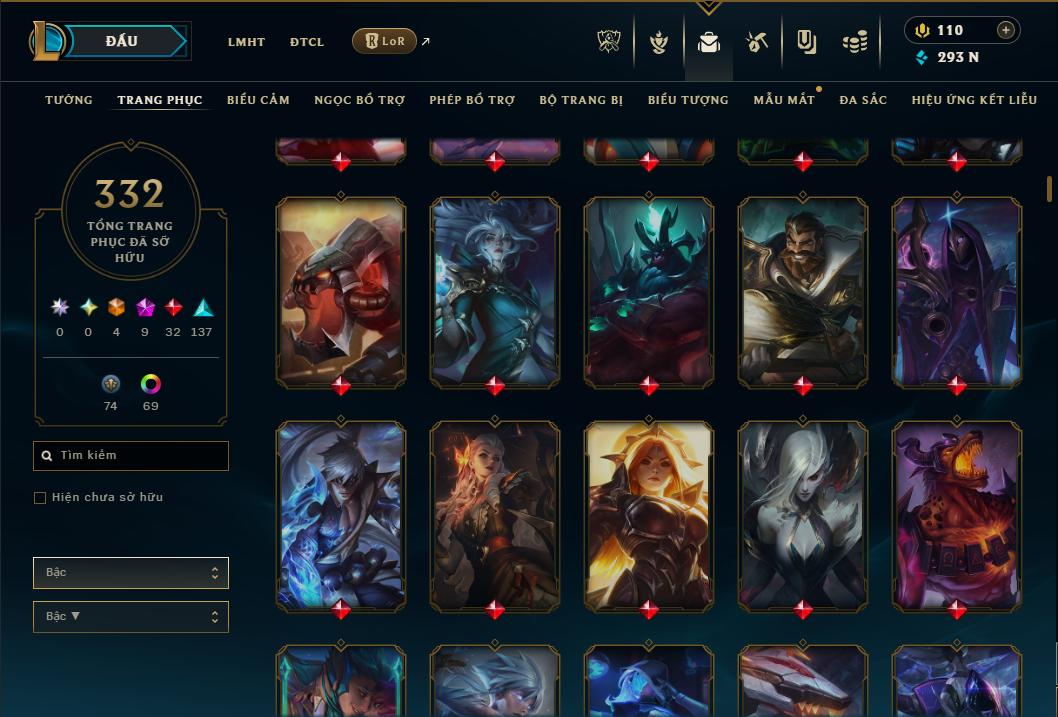
Task: Open the store coins icon
Action: click(x=855, y=42)
